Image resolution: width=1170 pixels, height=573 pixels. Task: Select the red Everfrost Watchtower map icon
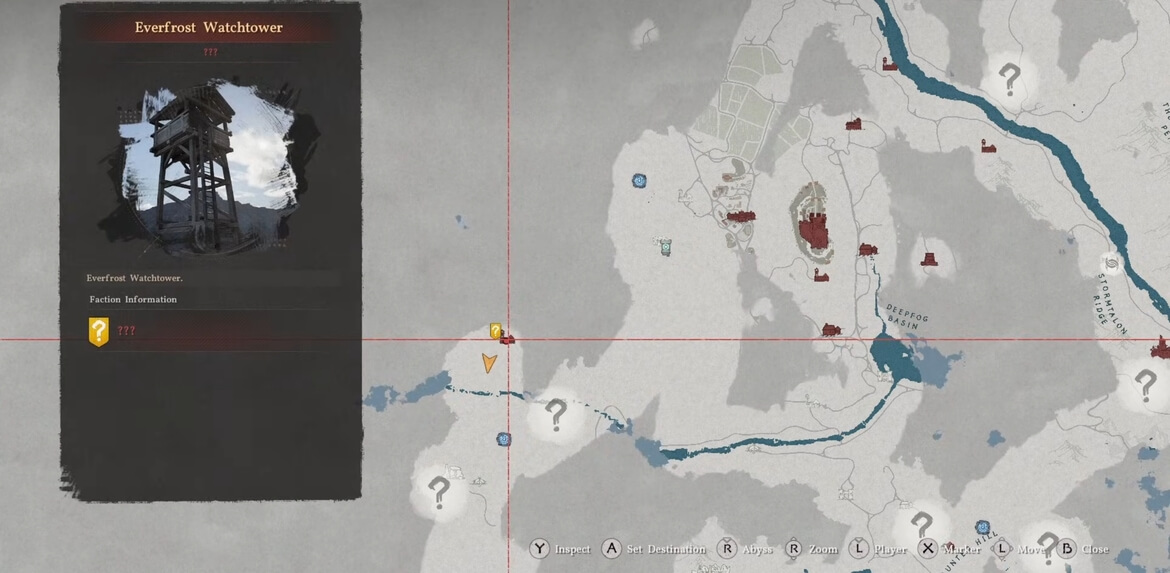click(507, 340)
